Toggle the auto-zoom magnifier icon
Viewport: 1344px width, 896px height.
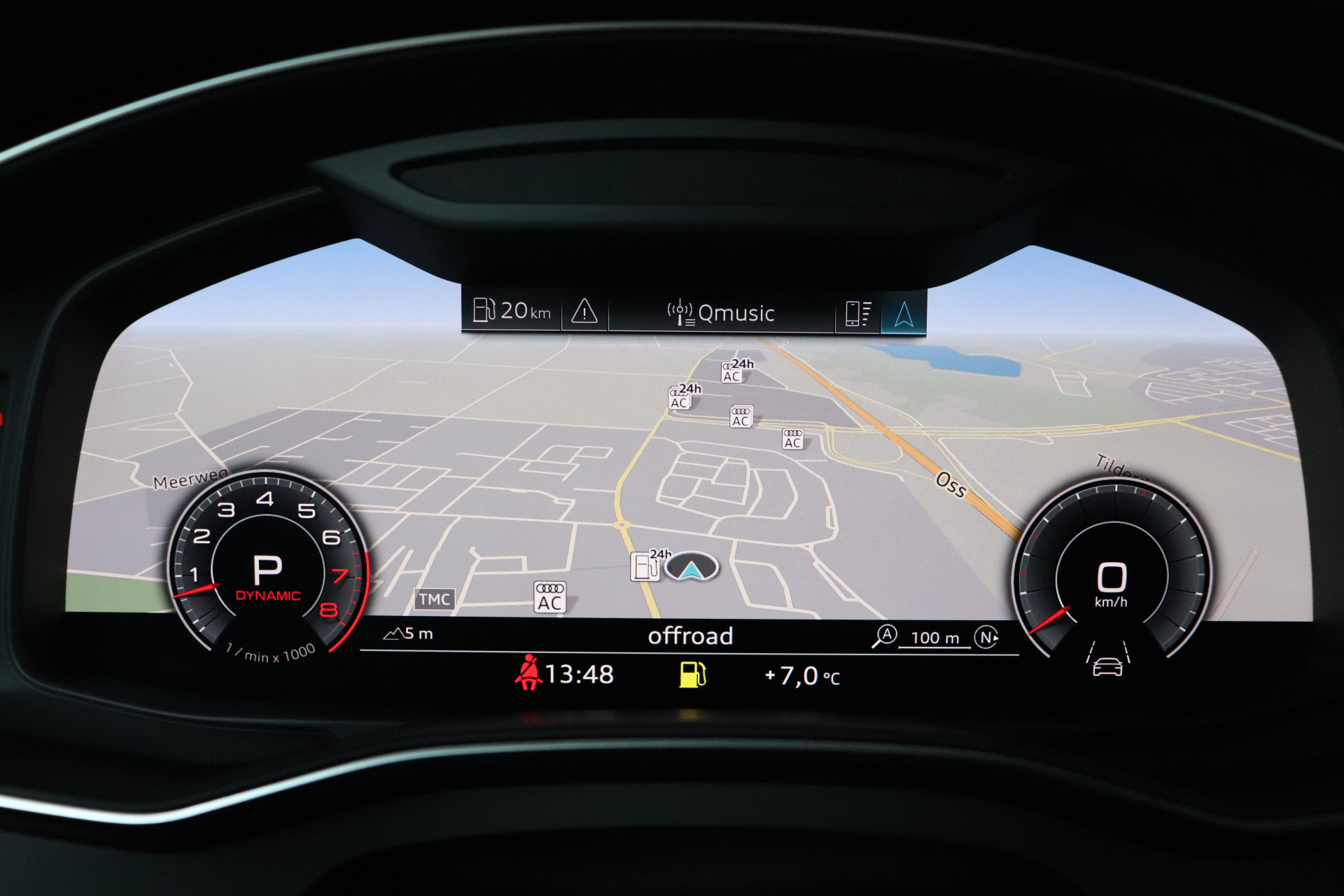pos(885,636)
